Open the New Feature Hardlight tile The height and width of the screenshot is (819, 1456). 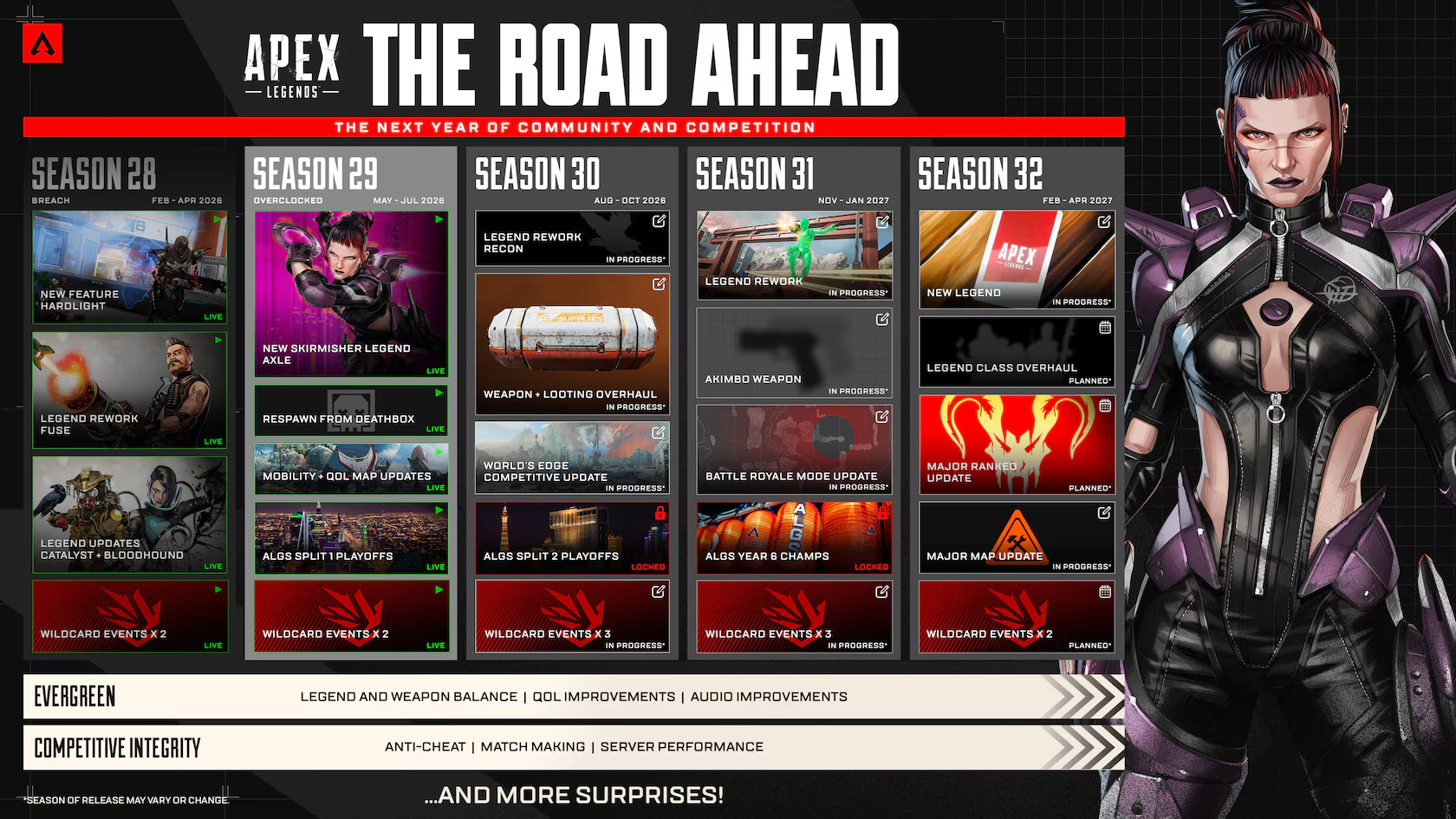129,267
